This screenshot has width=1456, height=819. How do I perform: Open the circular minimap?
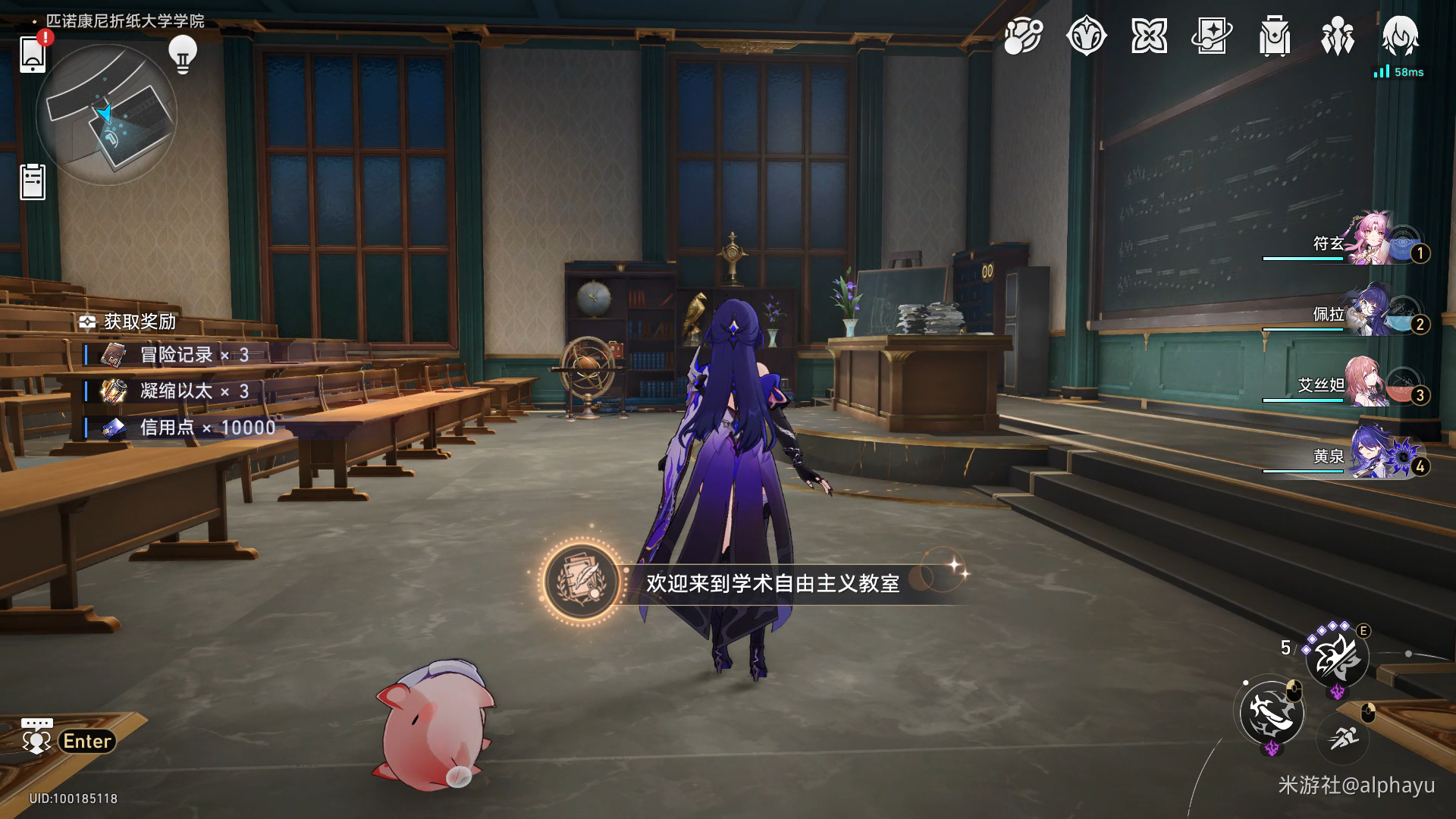pos(106,115)
